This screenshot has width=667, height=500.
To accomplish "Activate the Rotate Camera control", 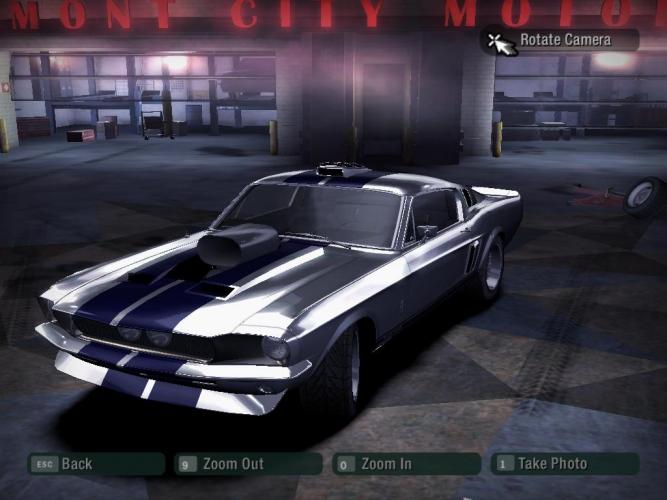I will [563, 40].
